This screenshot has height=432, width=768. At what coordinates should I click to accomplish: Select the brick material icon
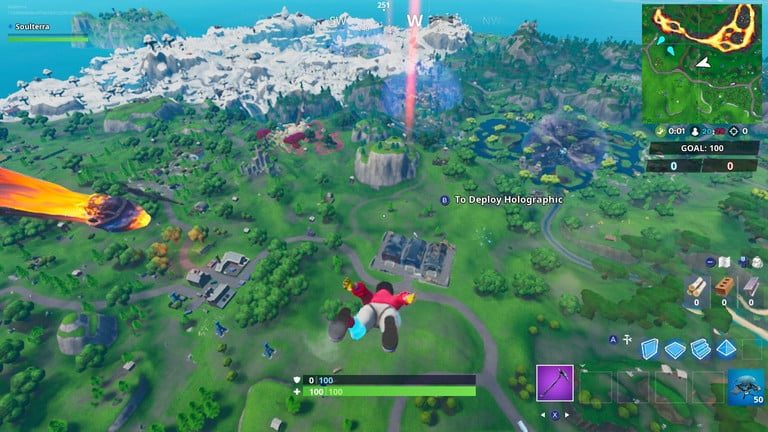click(x=723, y=287)
